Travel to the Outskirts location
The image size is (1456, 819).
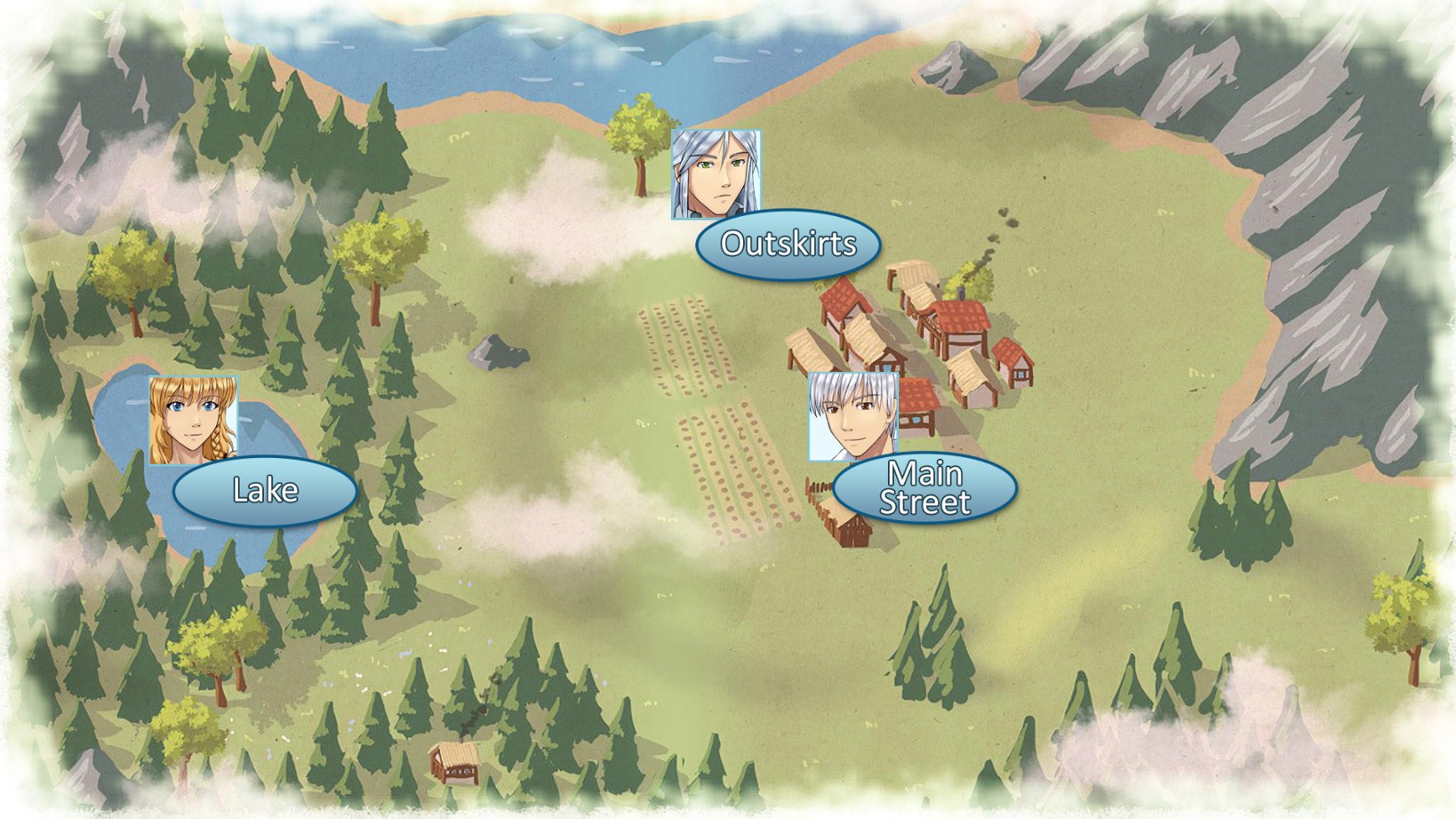coord(787,244)
